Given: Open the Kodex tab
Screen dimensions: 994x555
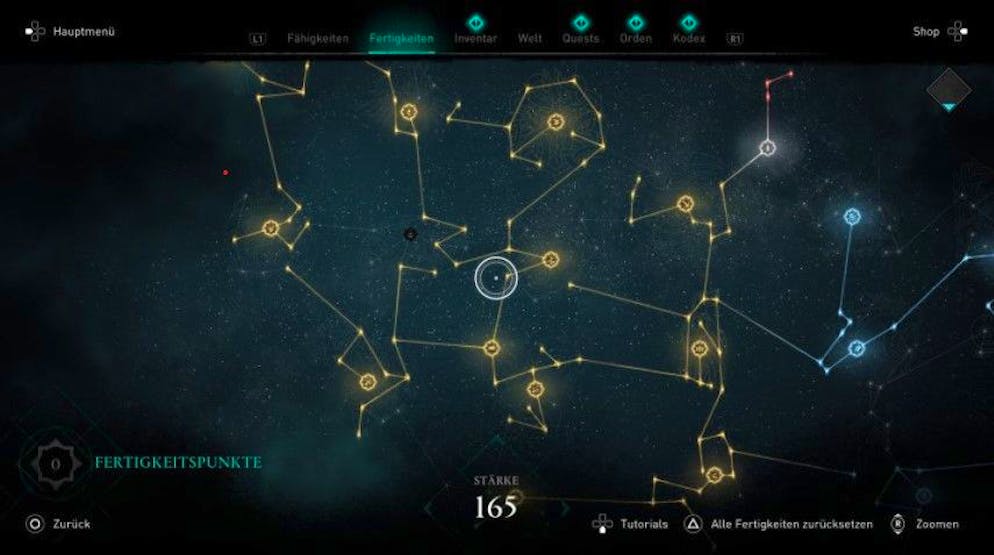Looking at the screenshot, I should pyautogui.click(x=688, y=39).
